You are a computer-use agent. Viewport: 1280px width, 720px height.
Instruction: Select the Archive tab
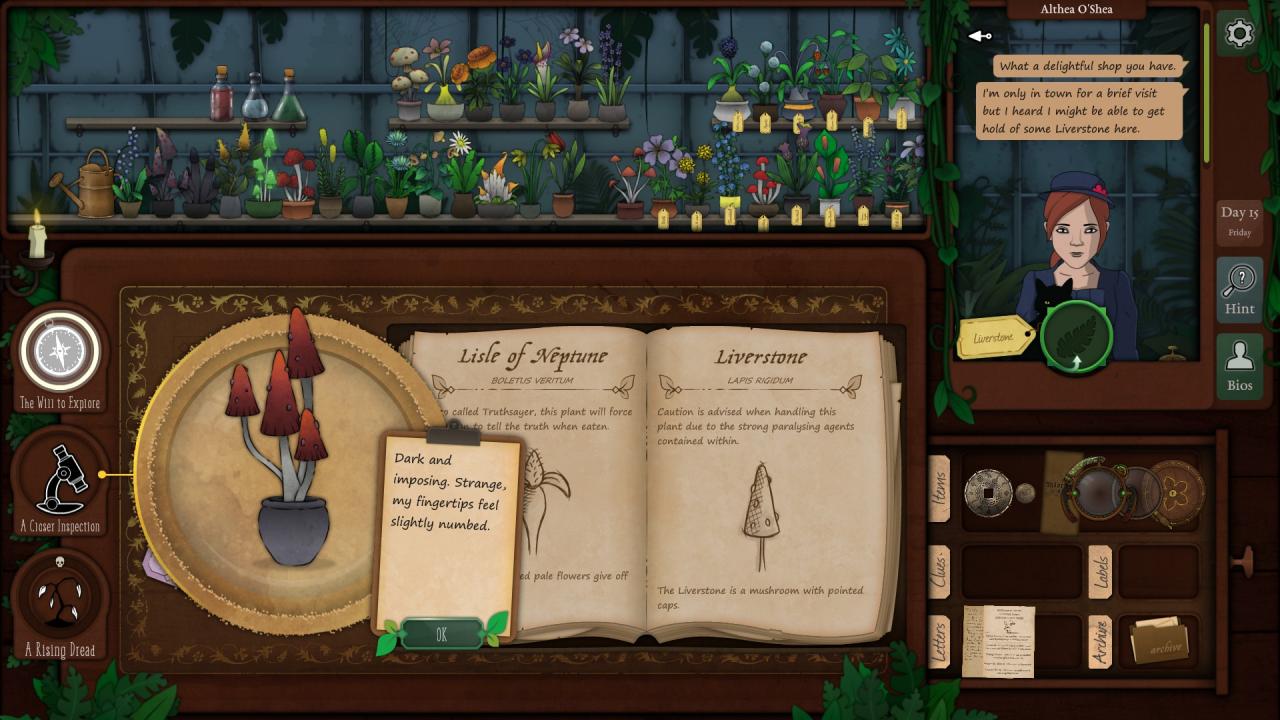click(1099, 641)
